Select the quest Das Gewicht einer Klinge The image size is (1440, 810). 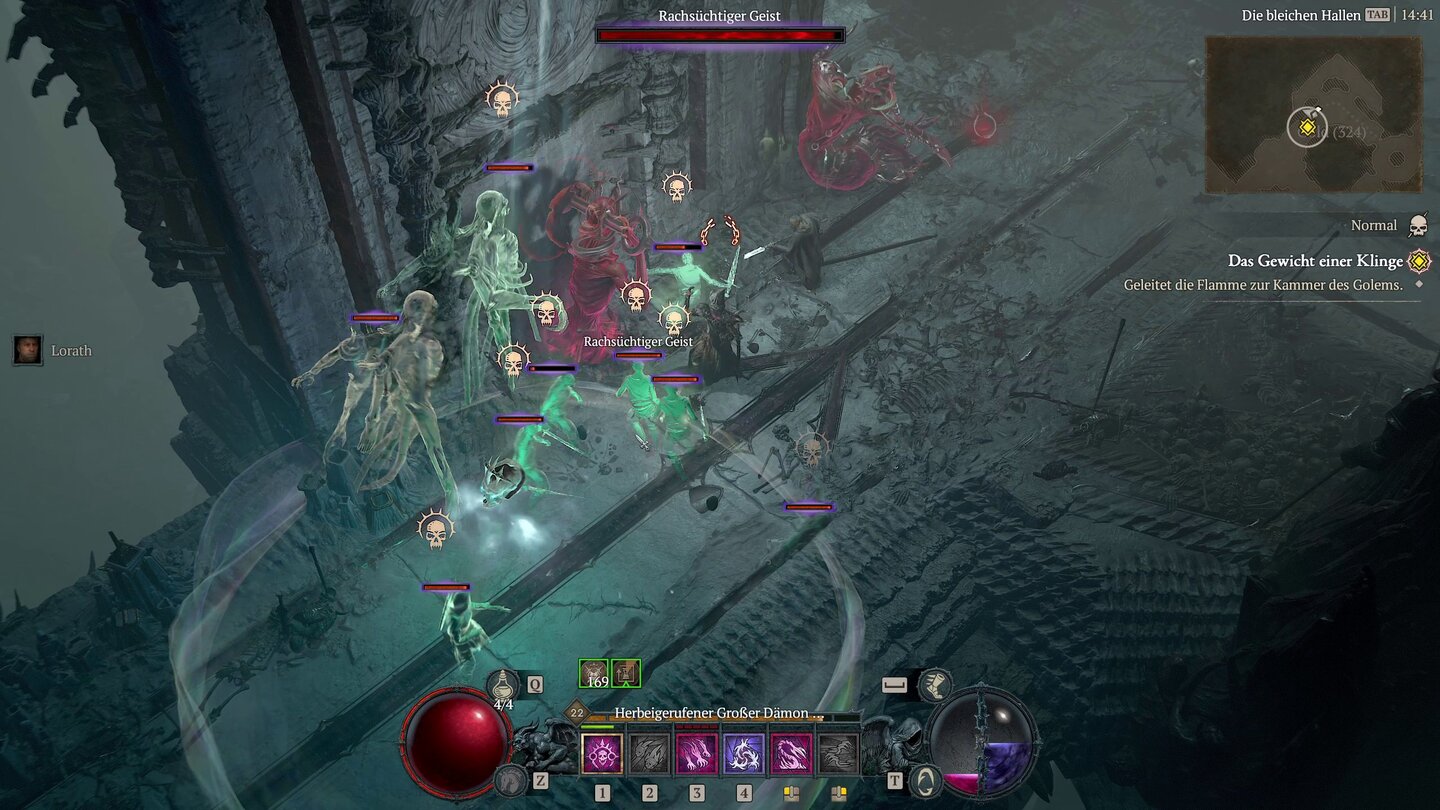1315,260
